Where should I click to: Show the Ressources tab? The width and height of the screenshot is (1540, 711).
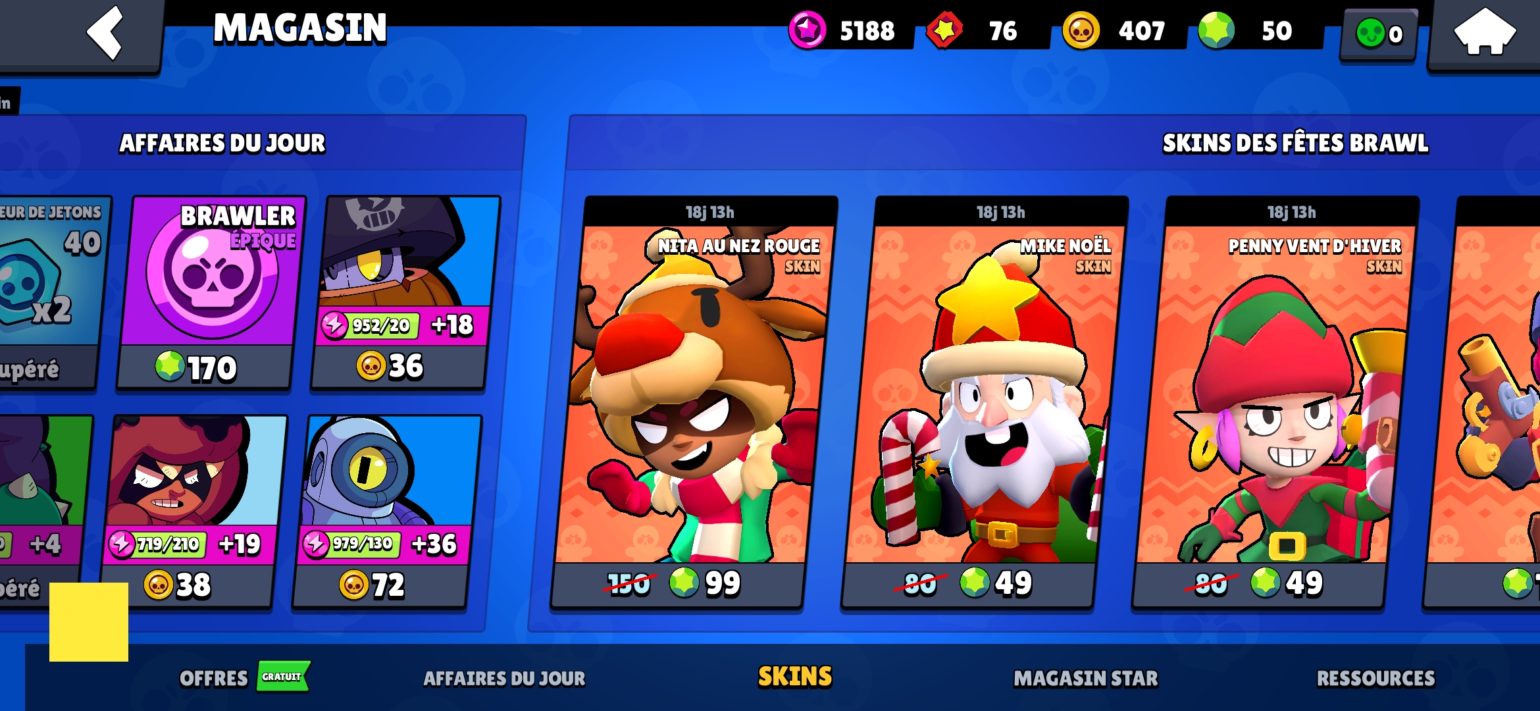click(1375, 678)
